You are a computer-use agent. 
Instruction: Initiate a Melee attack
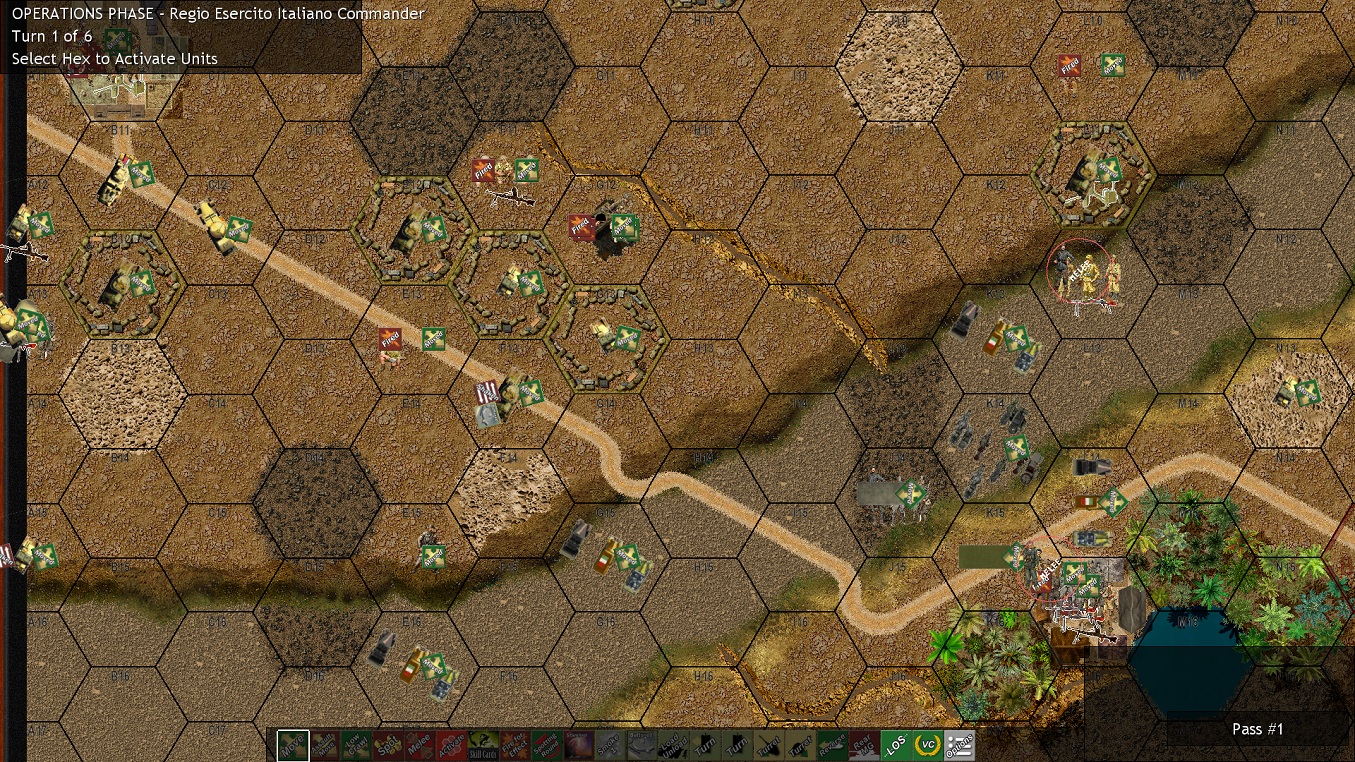pos(418,746)
